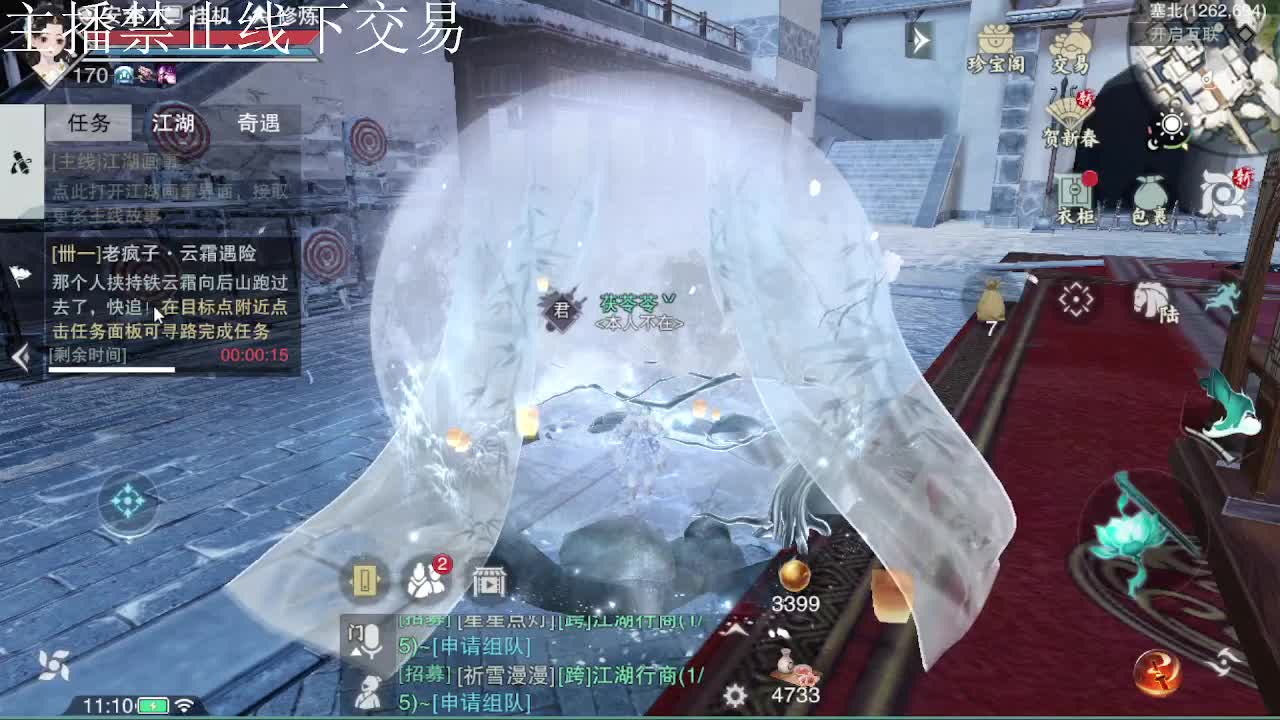Expand the chat channel selector arrow
This screenshot has width=1280, height=720.
point(357,653)
